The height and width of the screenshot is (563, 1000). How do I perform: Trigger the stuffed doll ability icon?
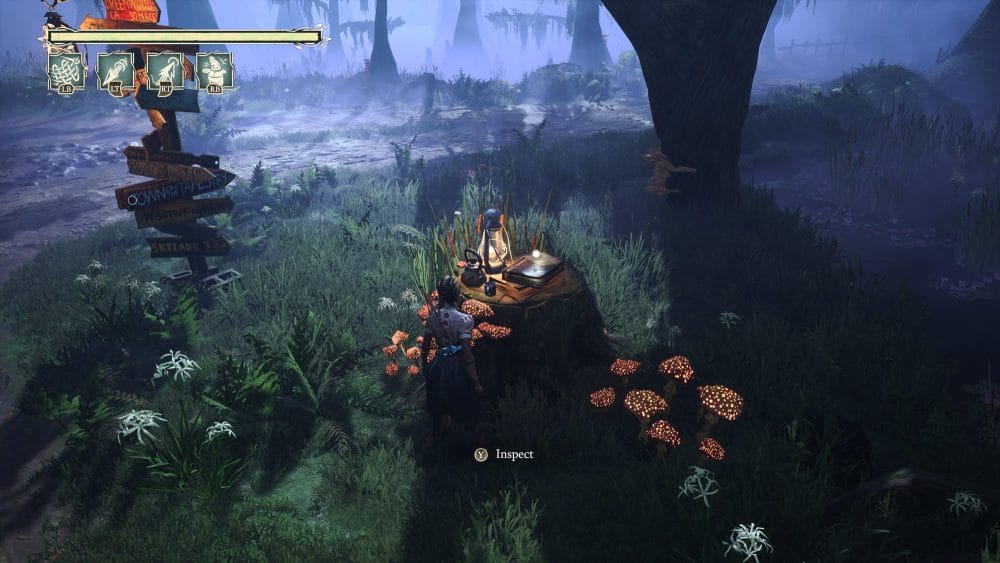pyautogui.click(x=213, y=72)
